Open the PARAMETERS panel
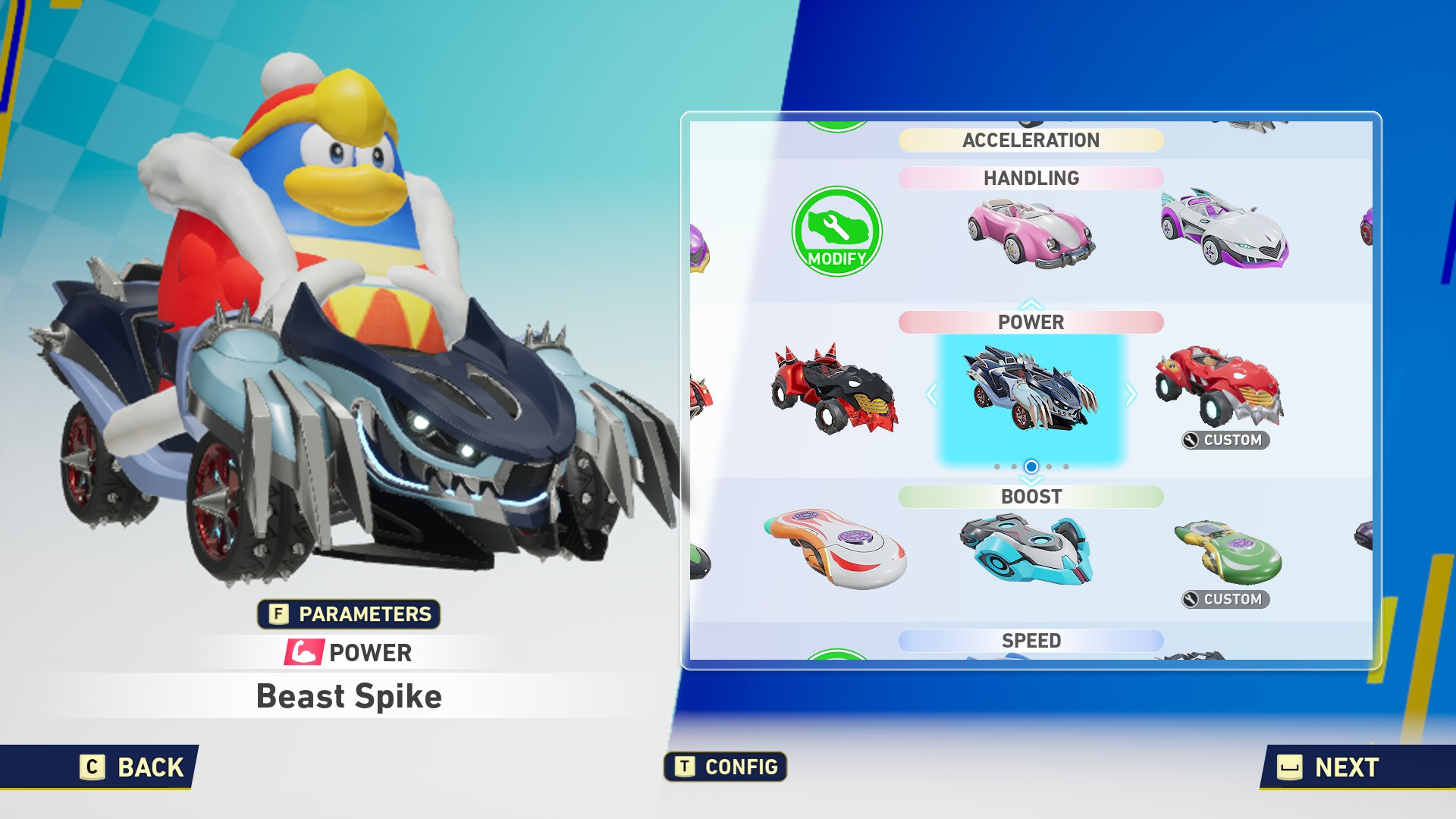 pyautogui.click(x=350, y=616)
